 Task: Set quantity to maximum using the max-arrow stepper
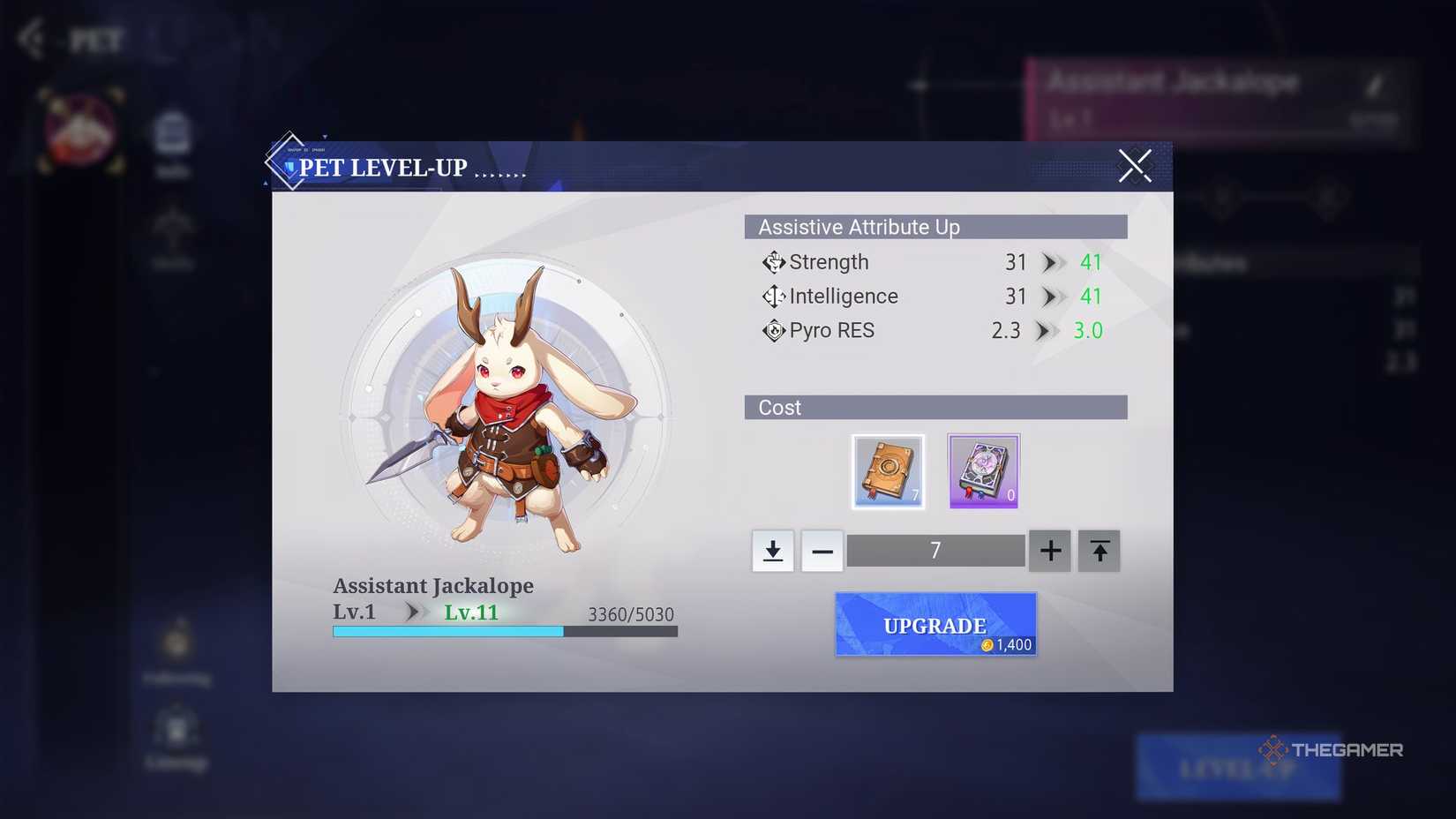(1099, 550)
